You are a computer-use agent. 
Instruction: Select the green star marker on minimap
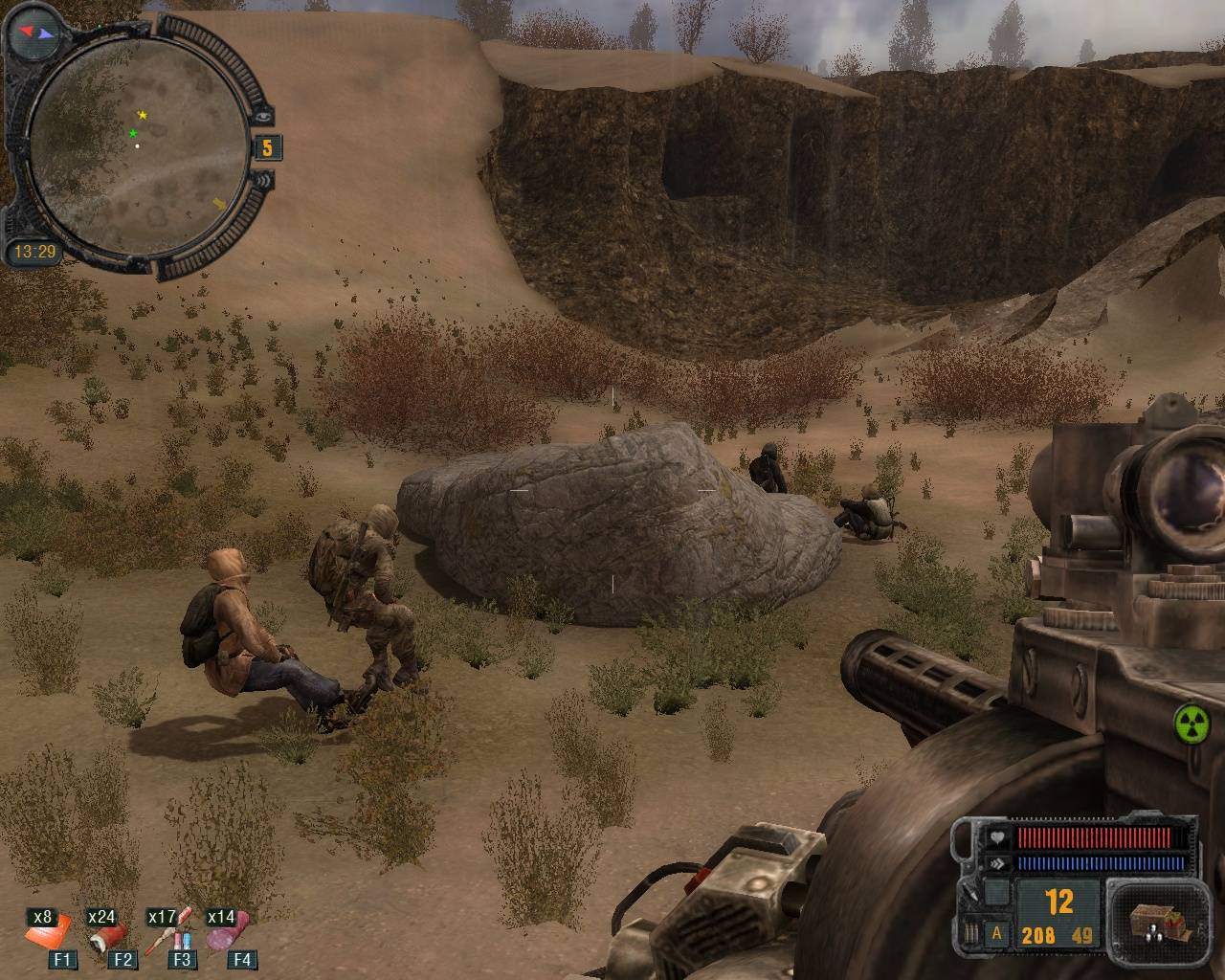133,133
